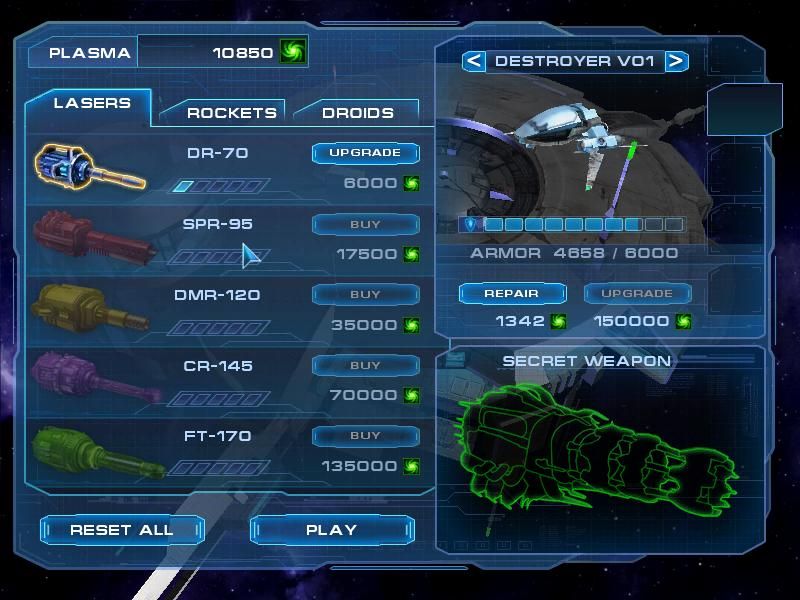Switch to the Lasers tab
The image size is (800, 600).
click(92, 104)
